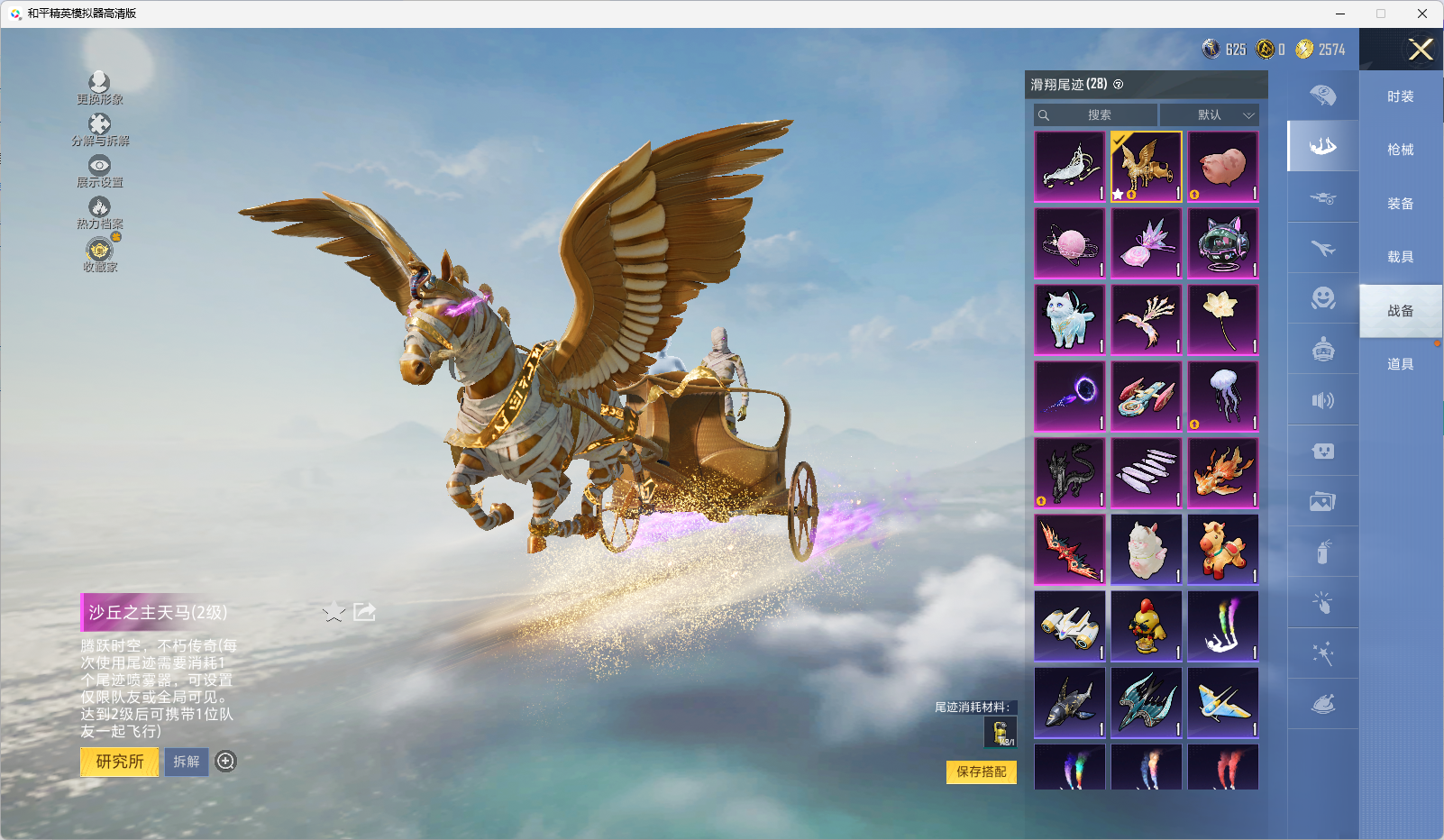Viewport: 1444px width, 840px height.
Task: Open the 枪械 category
Action: click(1400, 150)
